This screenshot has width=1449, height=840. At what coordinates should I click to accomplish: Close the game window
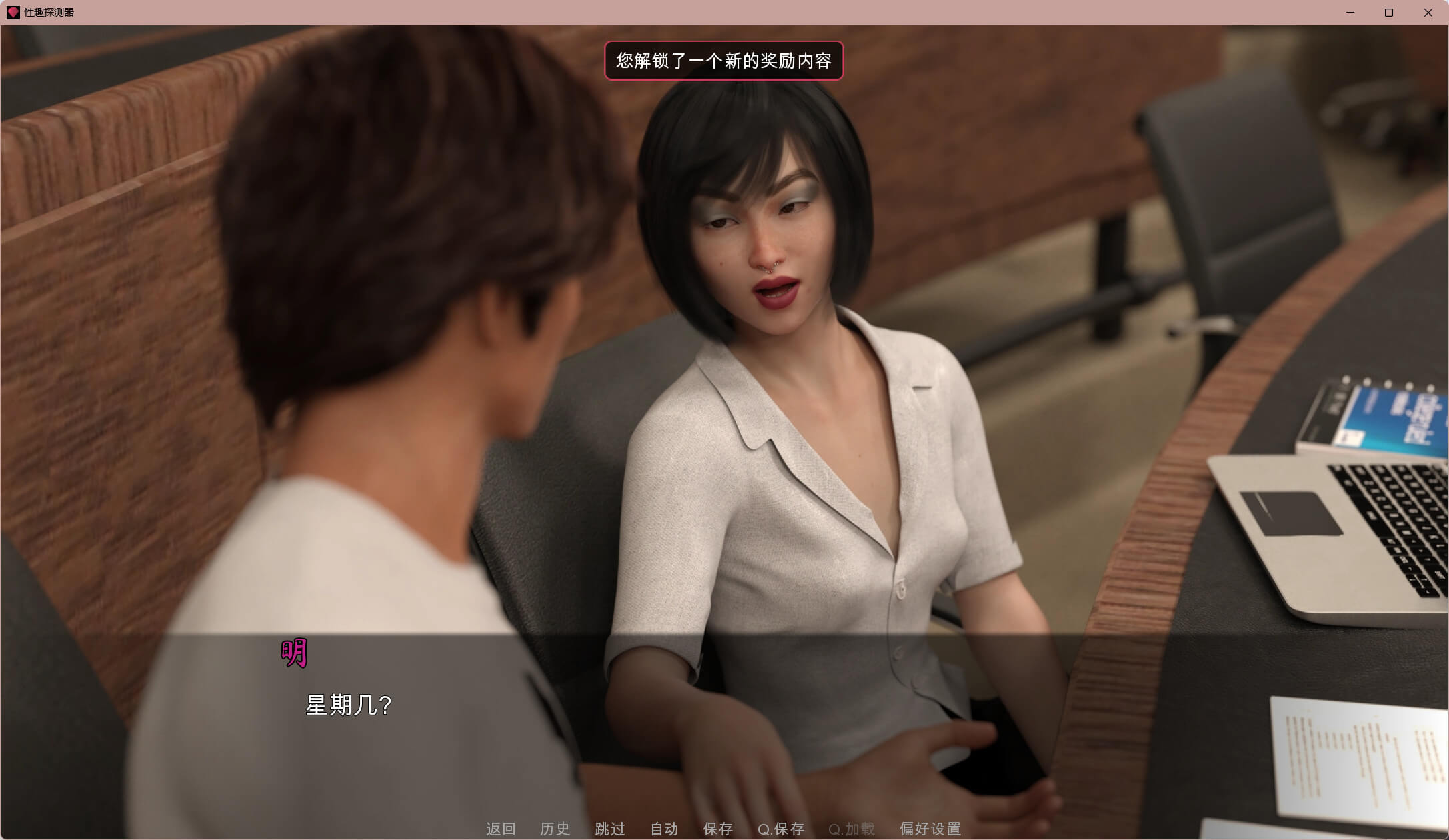coord(1428,13)
